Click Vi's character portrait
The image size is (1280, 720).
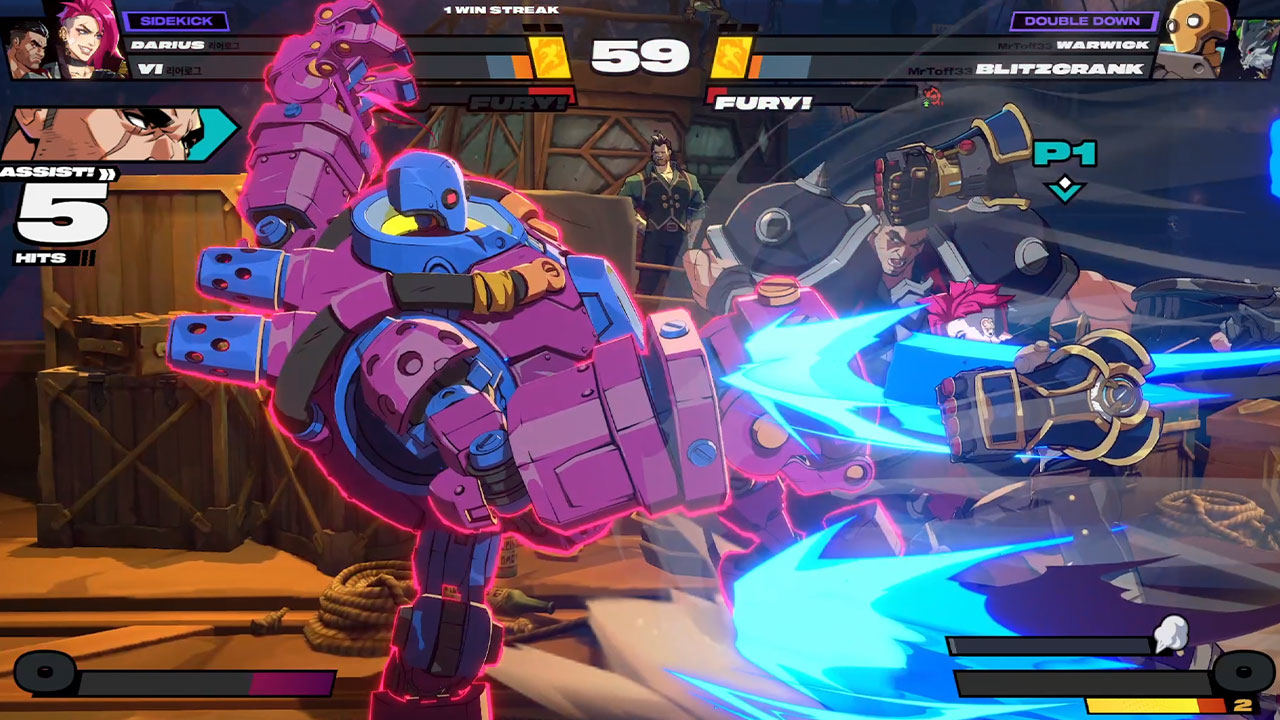click(88, 38)
